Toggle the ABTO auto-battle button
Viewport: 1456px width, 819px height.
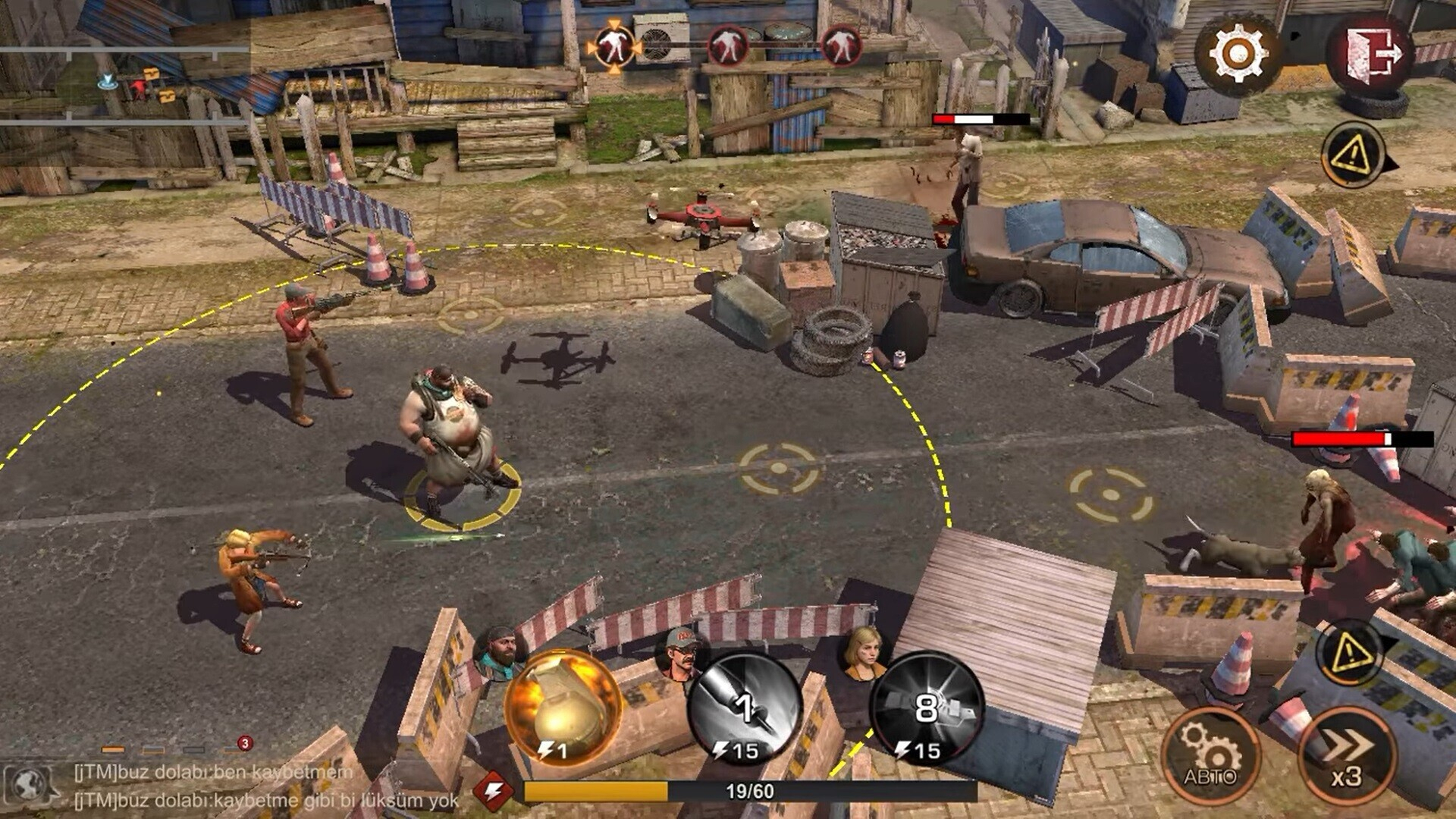tap(1210, 755)
